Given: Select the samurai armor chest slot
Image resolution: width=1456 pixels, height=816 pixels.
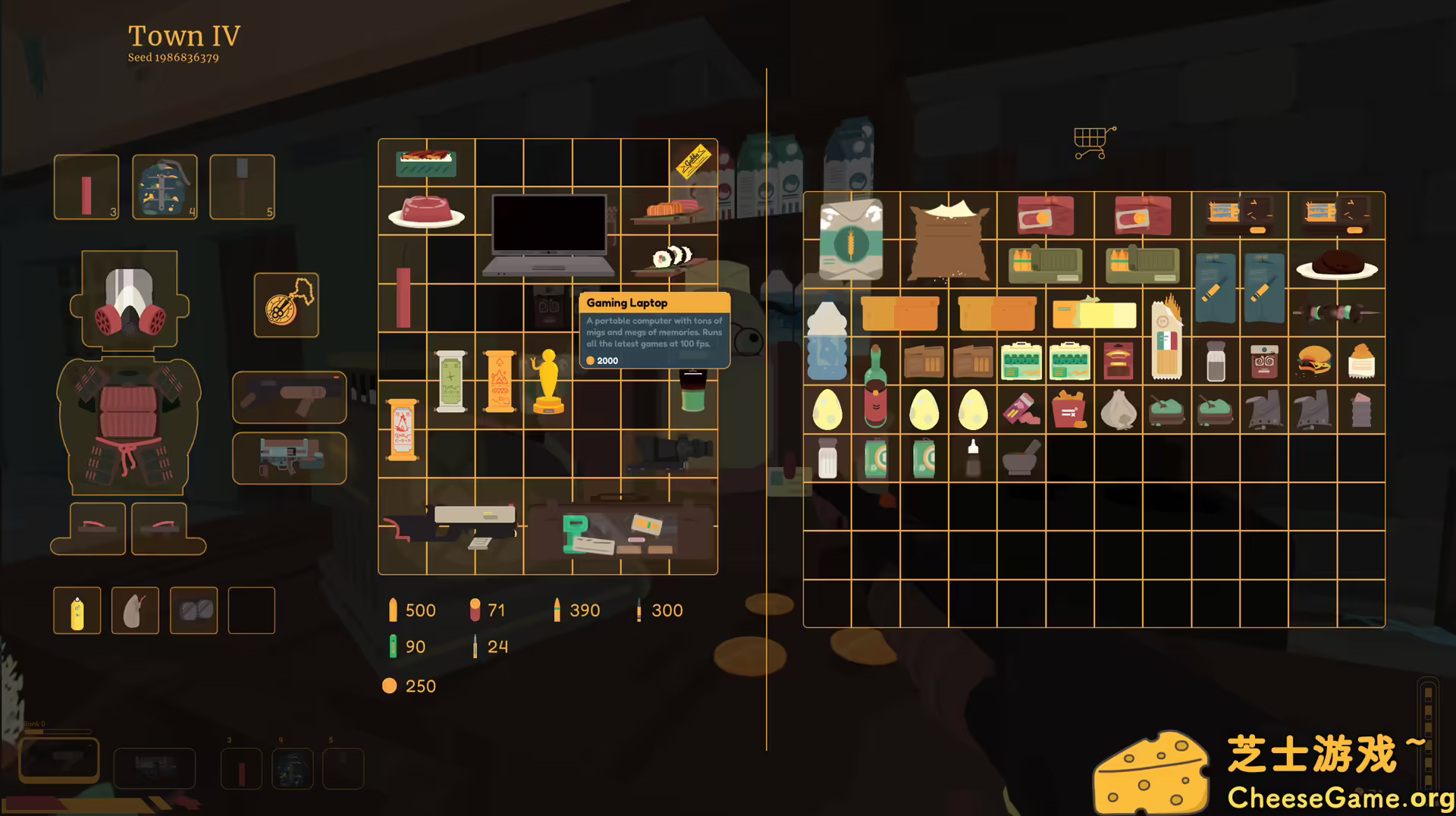Looking at the screenshot, I should 129,425.
